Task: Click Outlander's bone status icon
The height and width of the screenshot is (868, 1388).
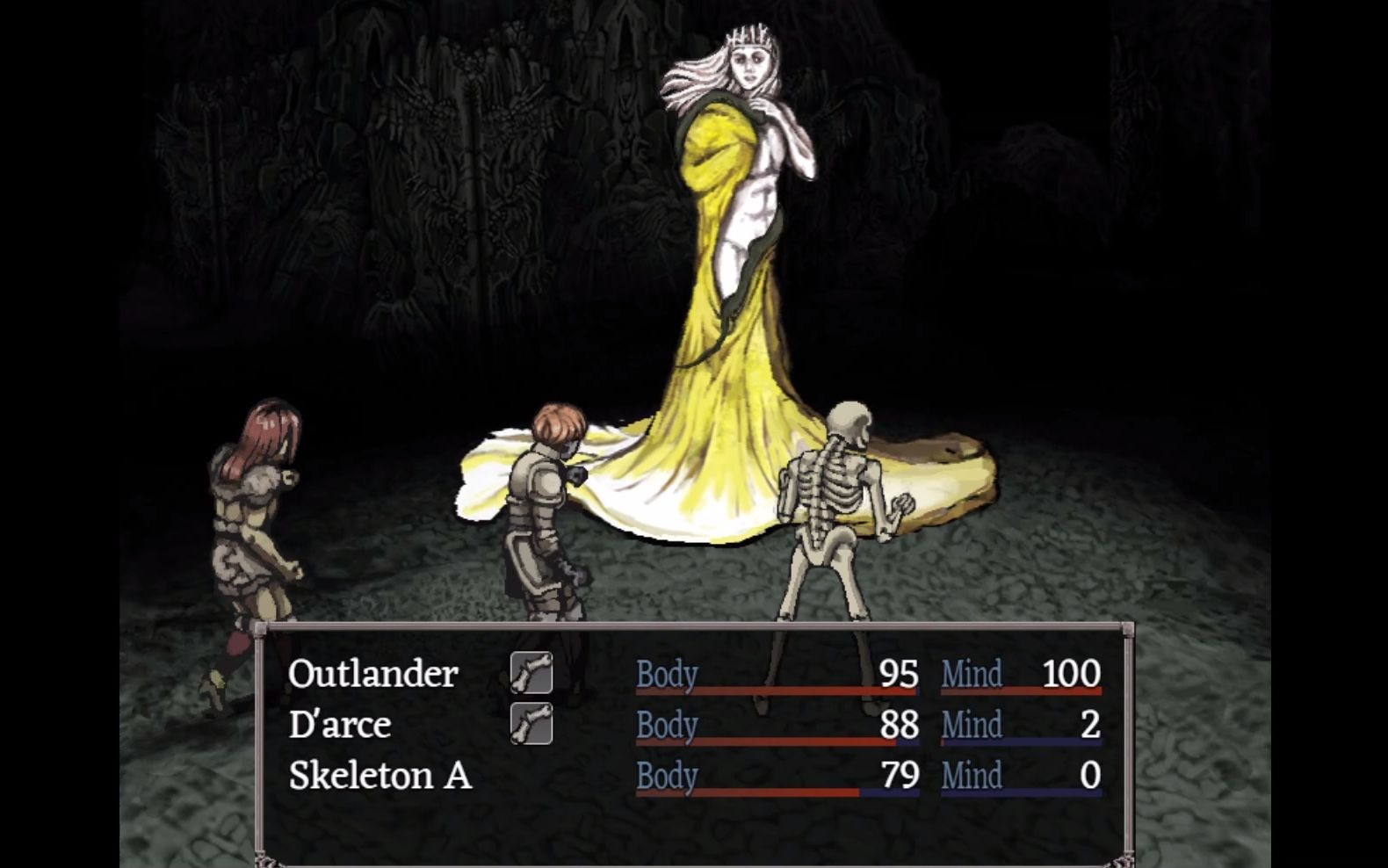Action: pos(531,674)
